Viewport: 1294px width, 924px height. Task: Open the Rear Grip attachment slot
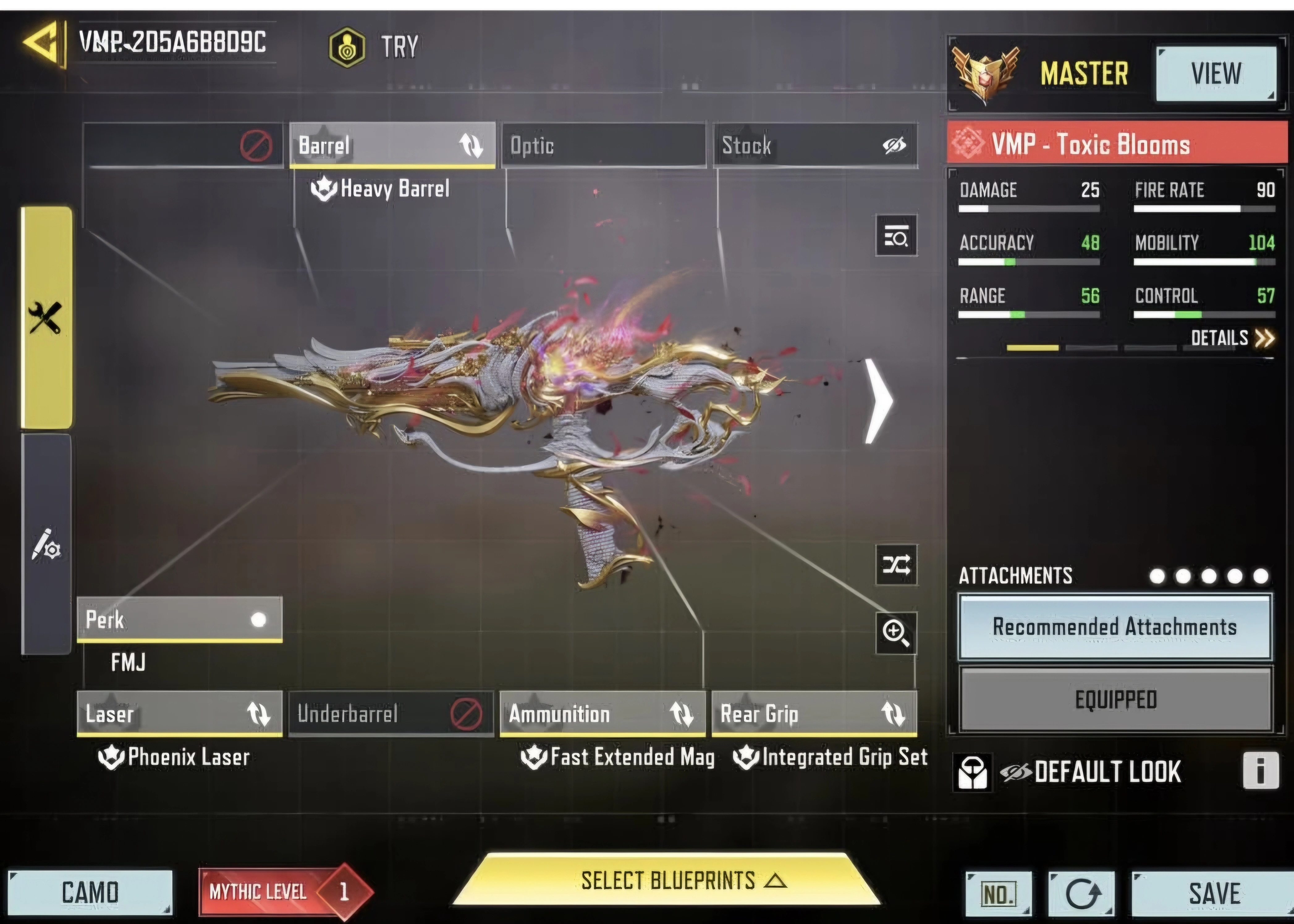click(x=814, y=714)
